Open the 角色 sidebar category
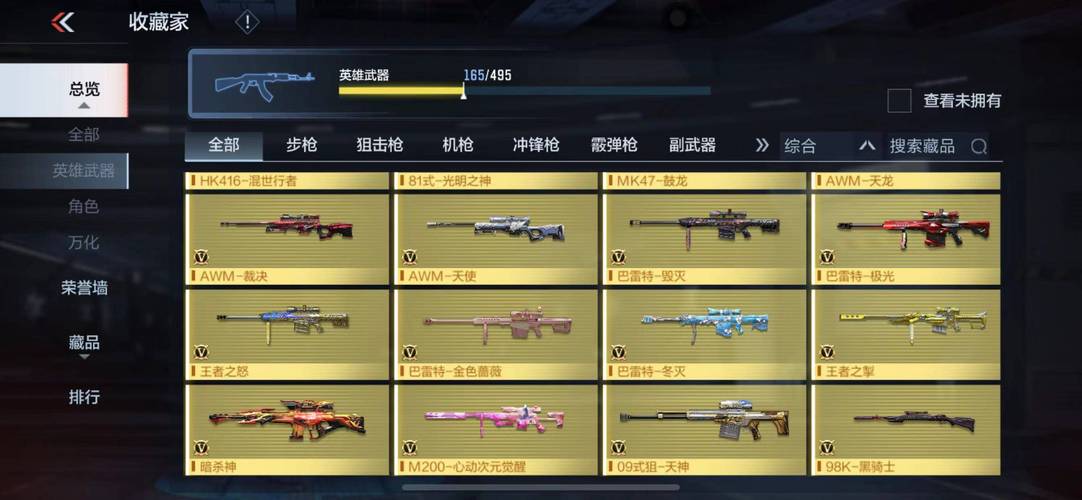The height and width of the screenshot is (500, 1082). point(84,207)
